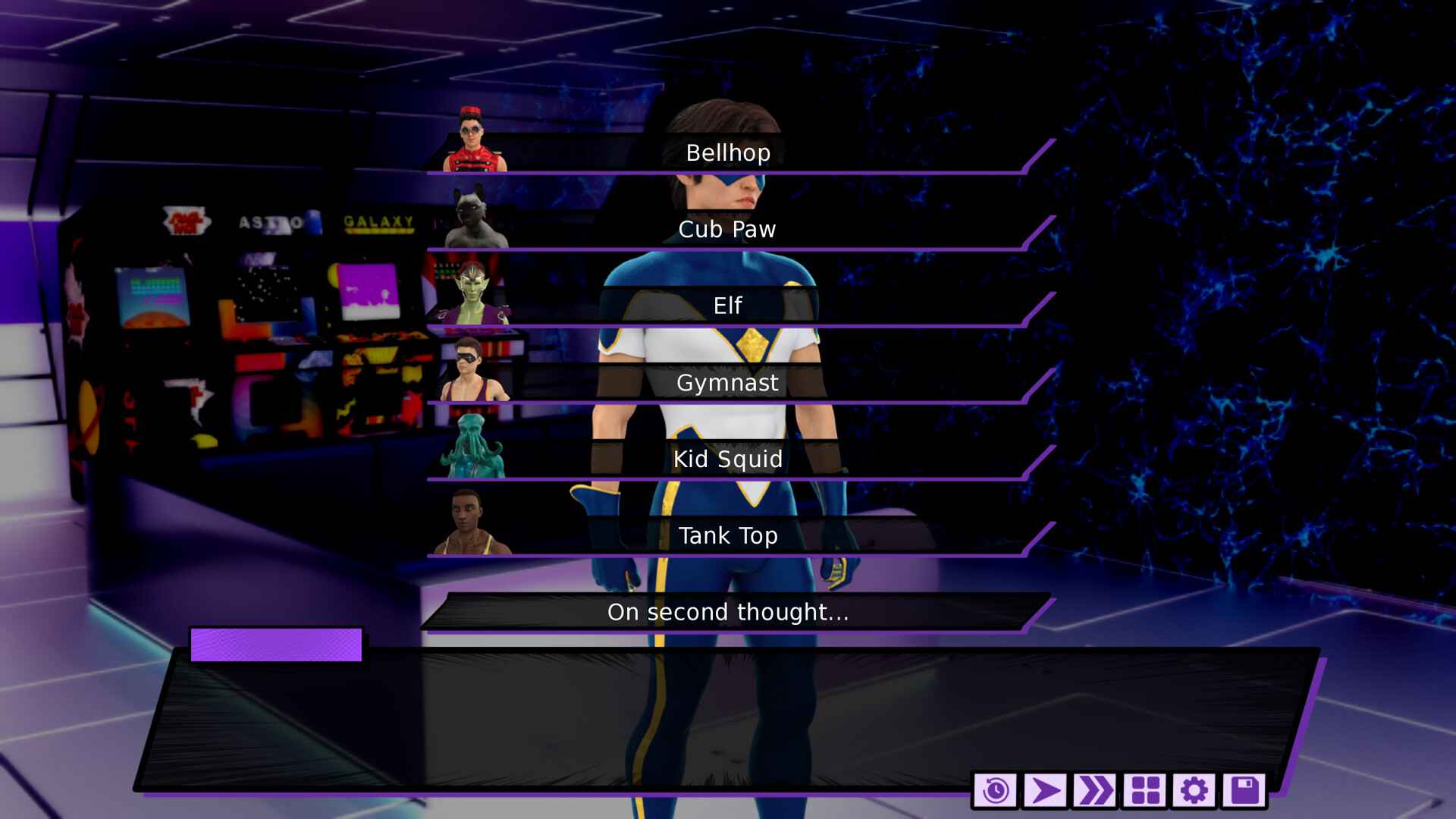Click the On second thought... option
This screenshot has width=1456, height=819.
(728, 613)
